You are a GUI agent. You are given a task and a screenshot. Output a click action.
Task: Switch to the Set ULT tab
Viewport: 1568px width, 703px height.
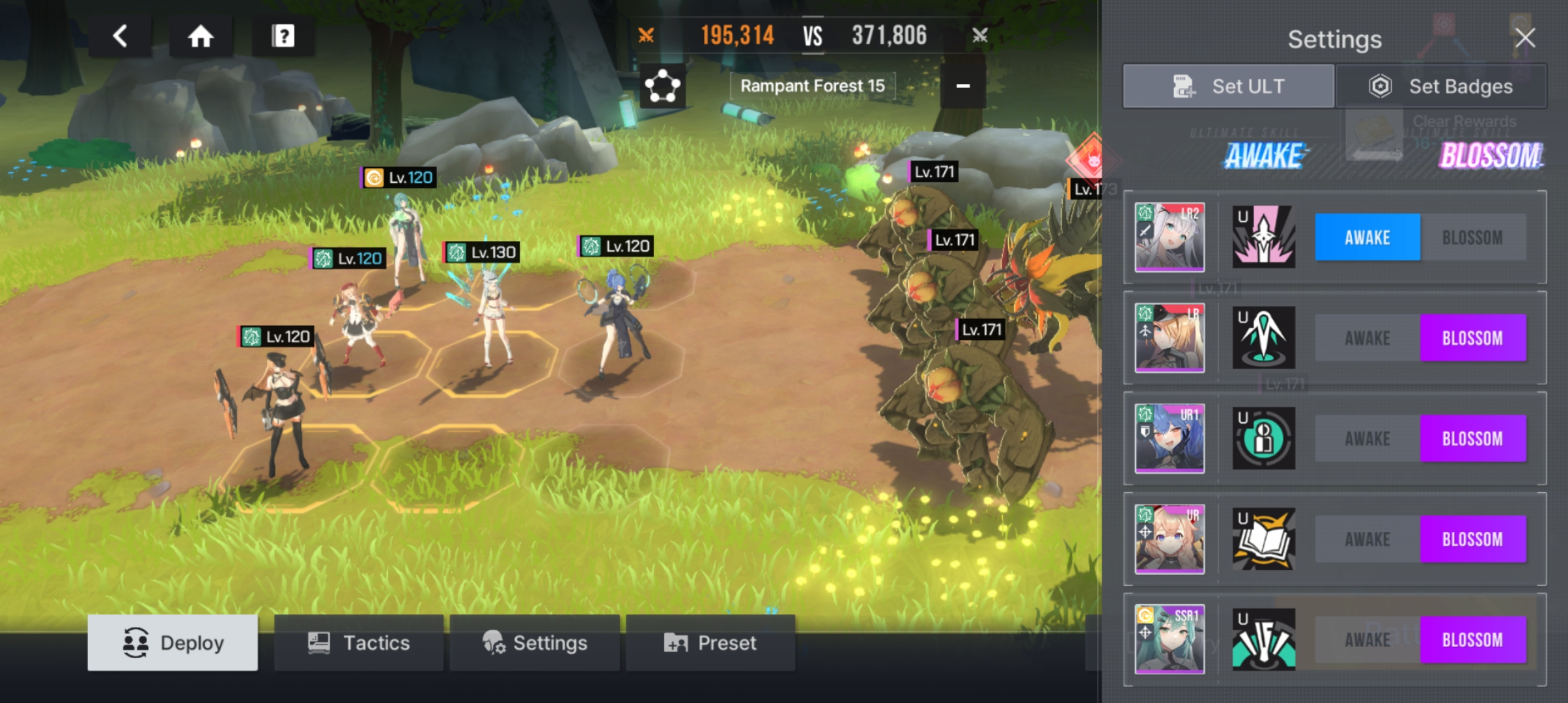(1229, 86)
